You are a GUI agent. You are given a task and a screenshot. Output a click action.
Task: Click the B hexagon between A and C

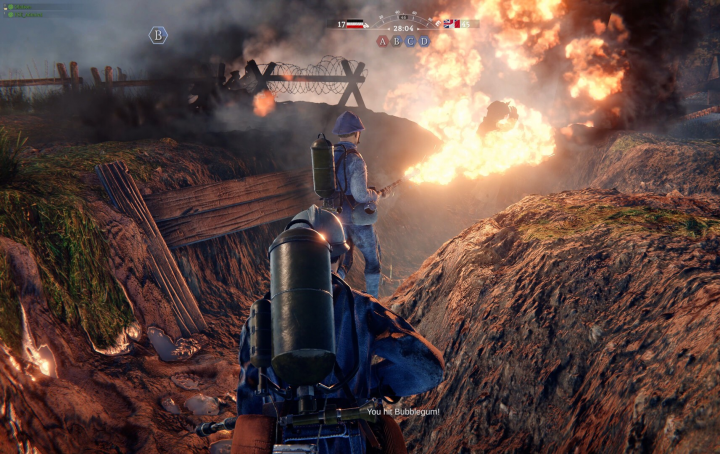[x=396, y=41]
